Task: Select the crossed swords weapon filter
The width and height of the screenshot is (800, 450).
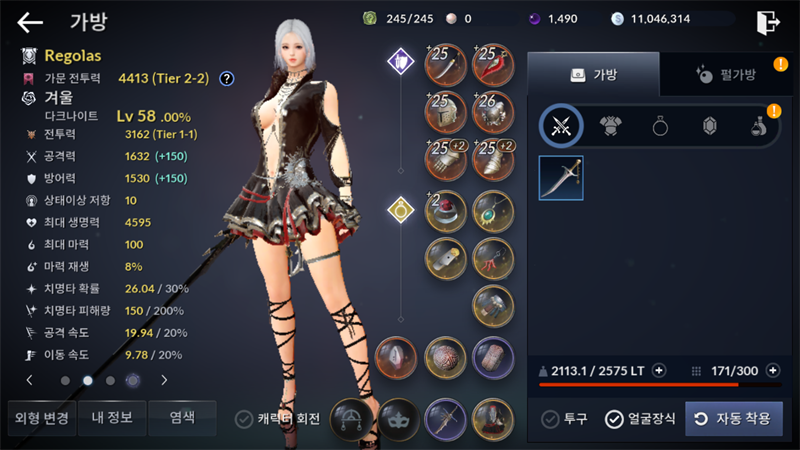Action: (x=561, y=126)
